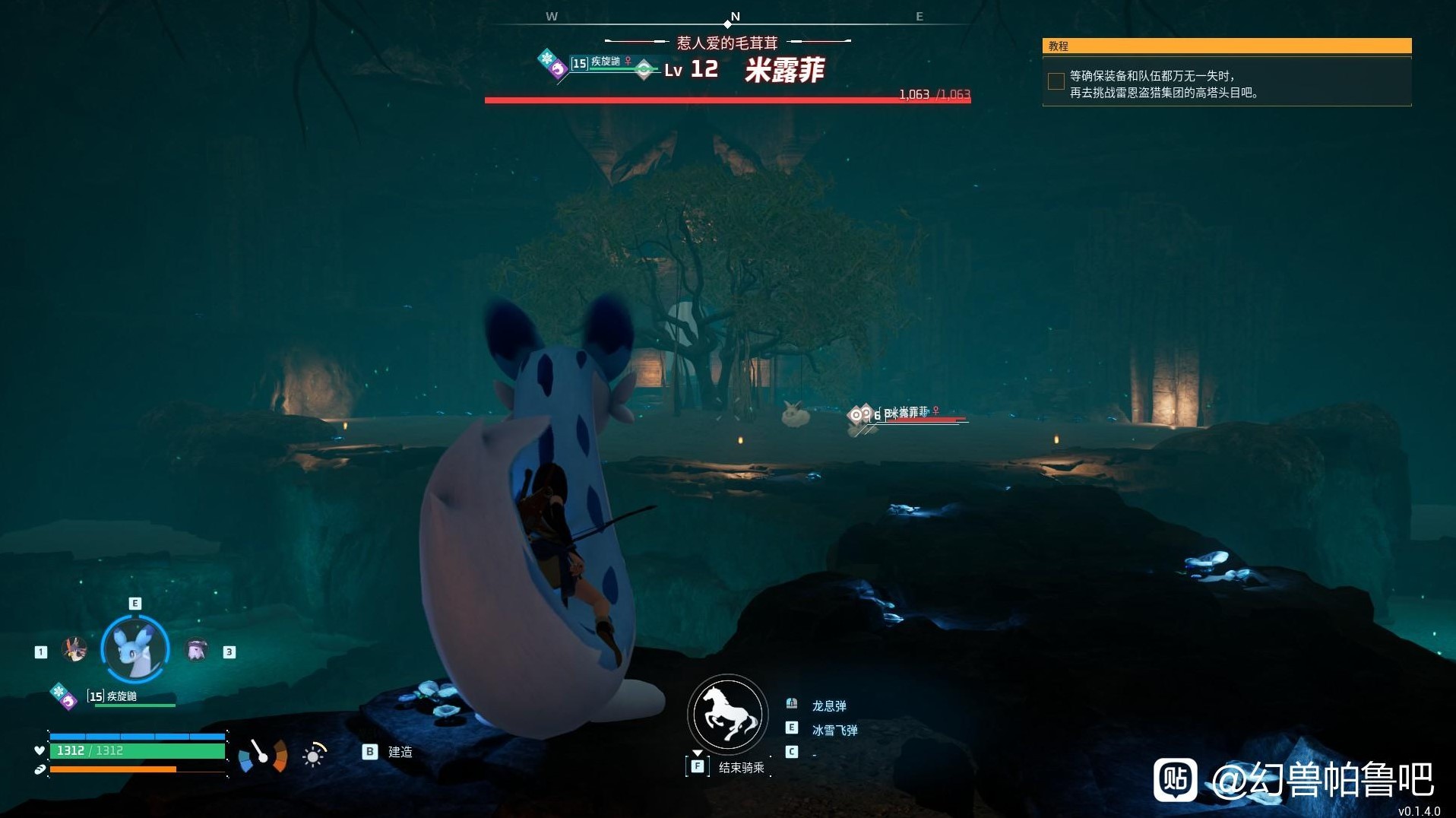Switch to the orange bird pal
Viewport: 1456px width, 818px height.
tap(74, 650)
